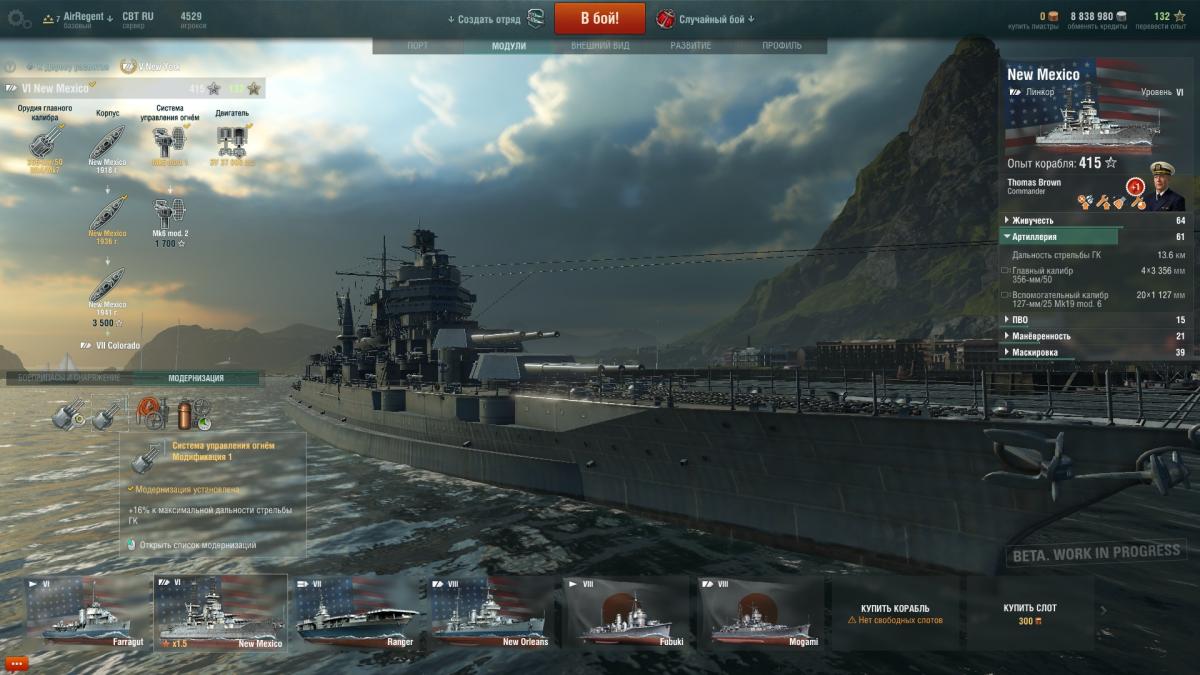
Task: Buy a slot with "Купить слот"
Action: pyautogui.click(x=1030, y=613)
